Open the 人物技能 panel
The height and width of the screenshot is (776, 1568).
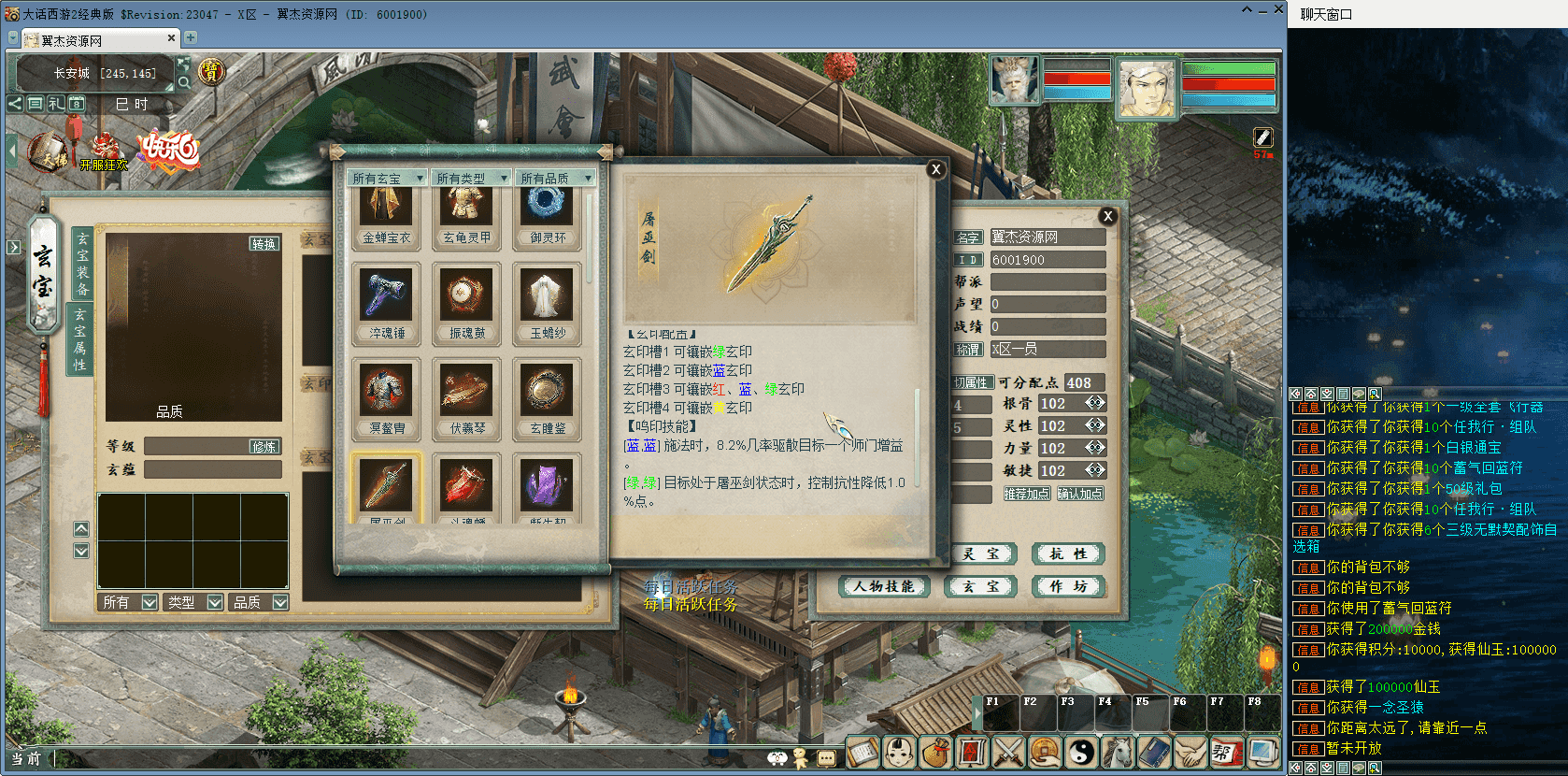(883, 586)
